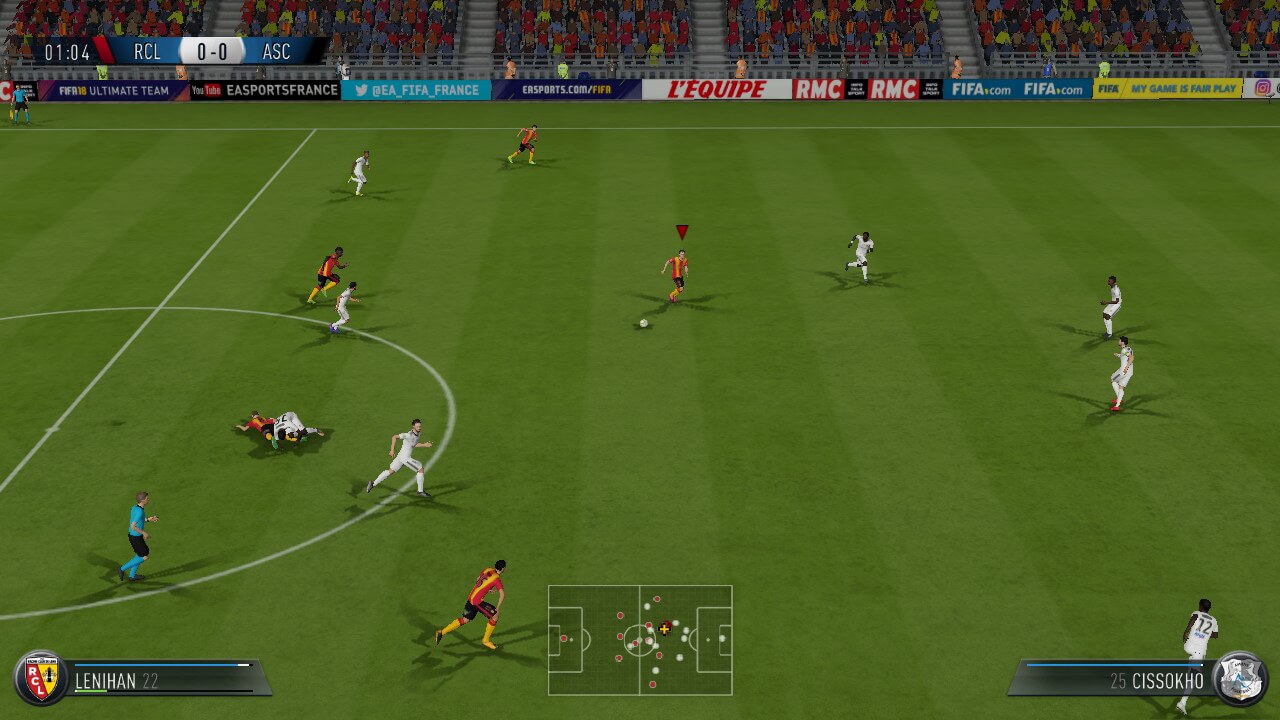
Task: Click the yellow controlled-player marker on the radar
Action: [666, 630]
